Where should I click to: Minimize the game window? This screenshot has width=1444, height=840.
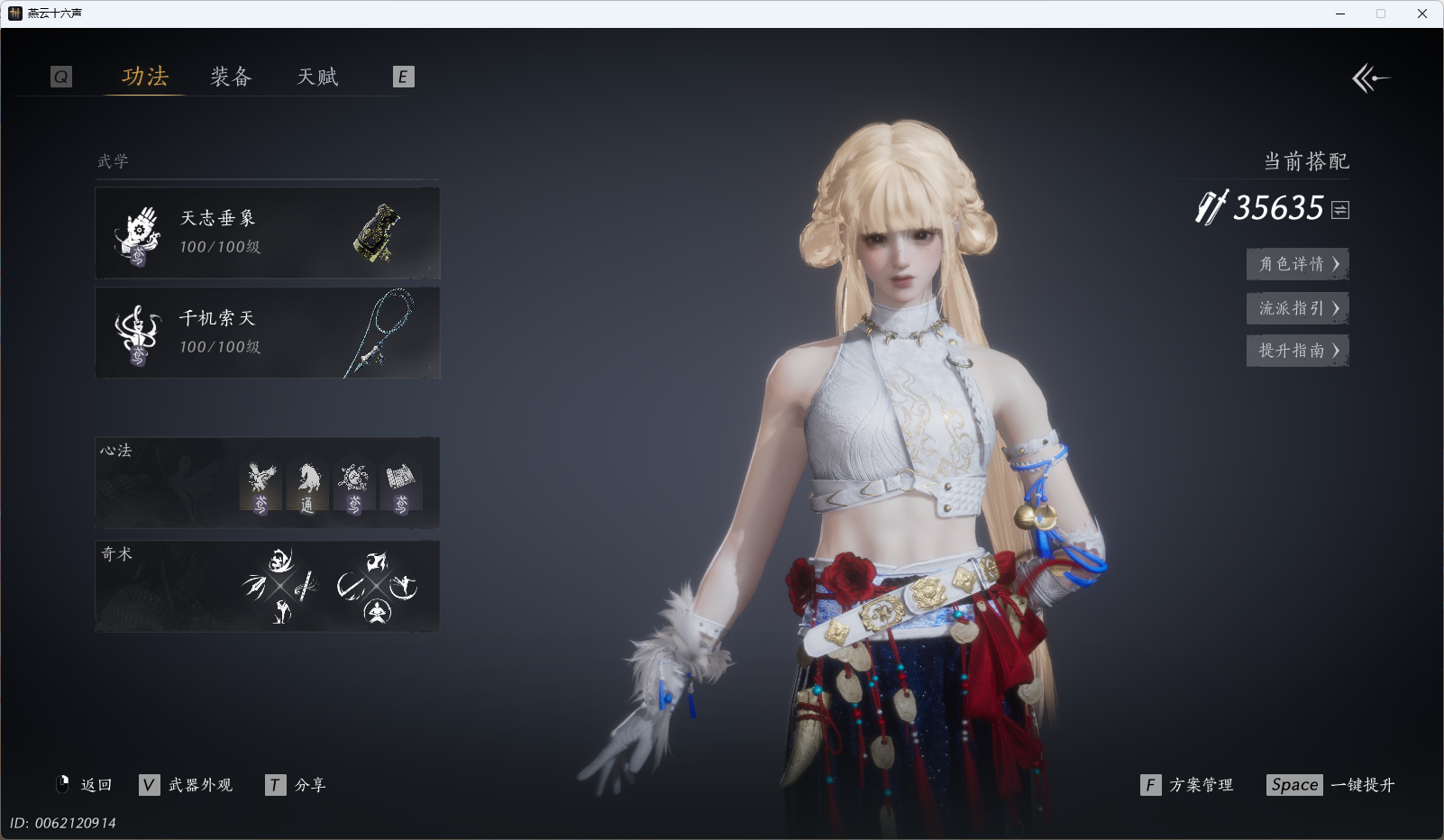pyautogui.click(x=1340, y=14)
